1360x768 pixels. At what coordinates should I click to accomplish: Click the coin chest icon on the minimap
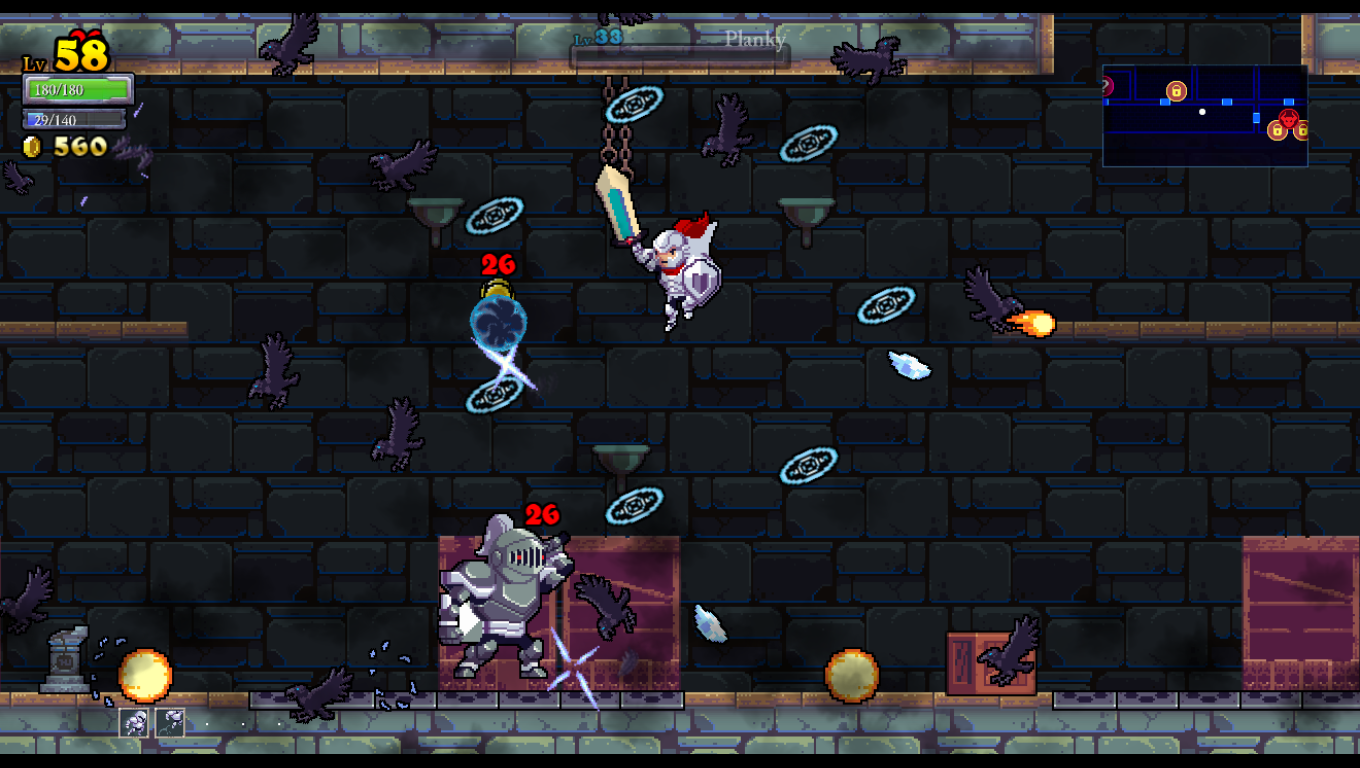tap(1176, 91)
